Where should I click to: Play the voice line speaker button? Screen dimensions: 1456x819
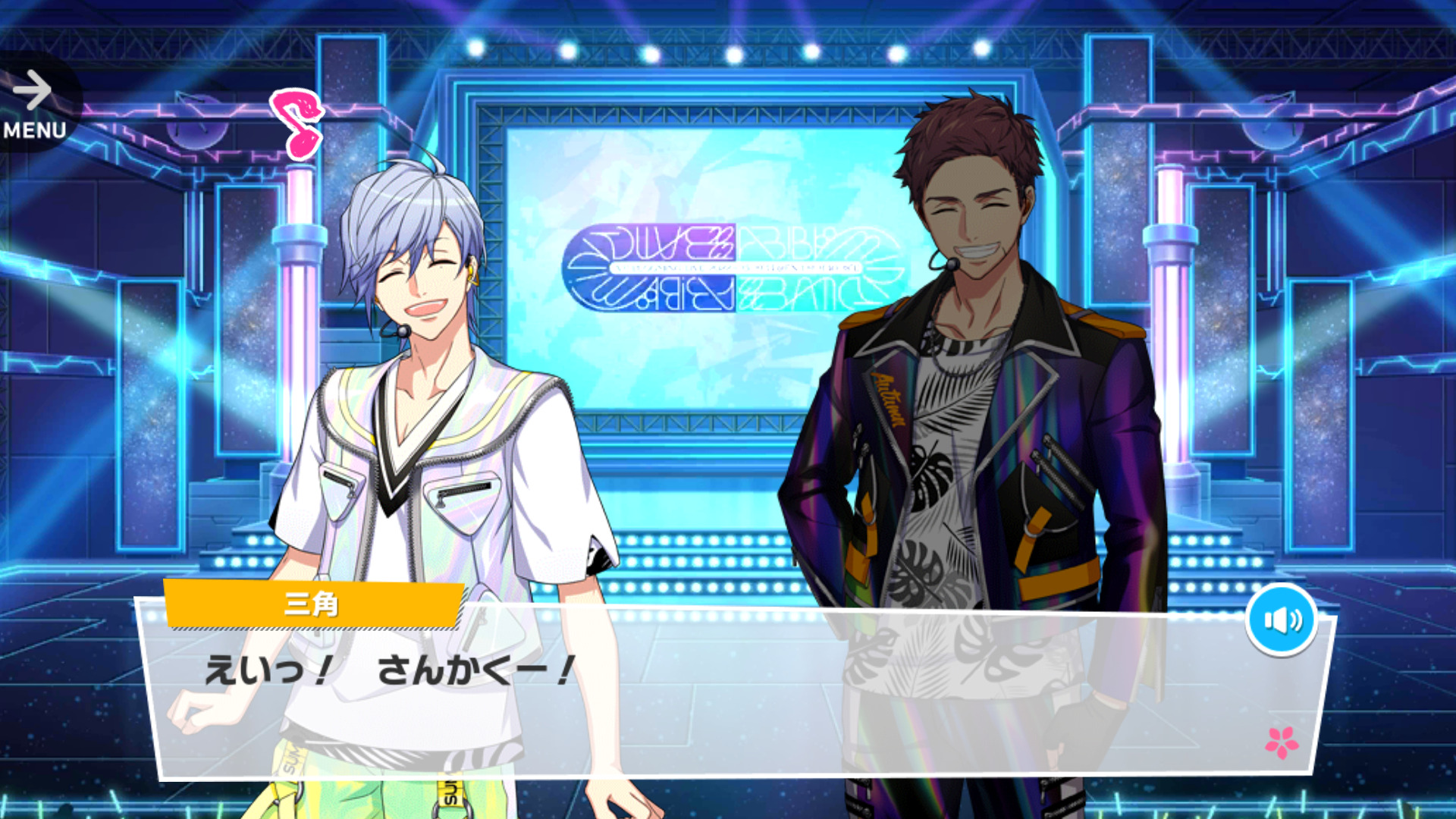click(x=1282, y=620)
